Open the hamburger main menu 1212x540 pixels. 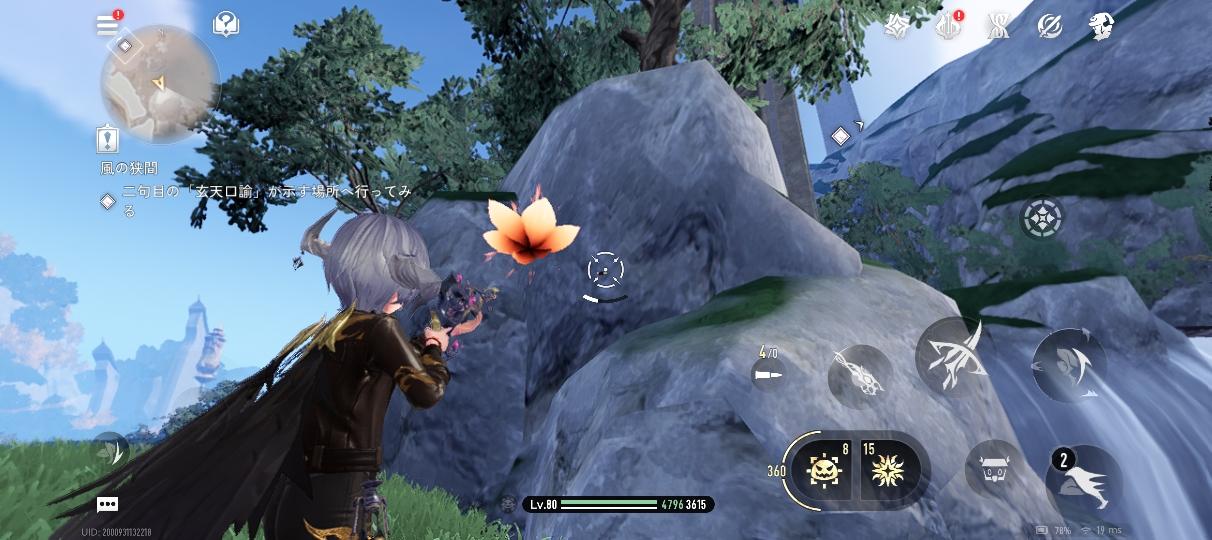click(108, 25)
